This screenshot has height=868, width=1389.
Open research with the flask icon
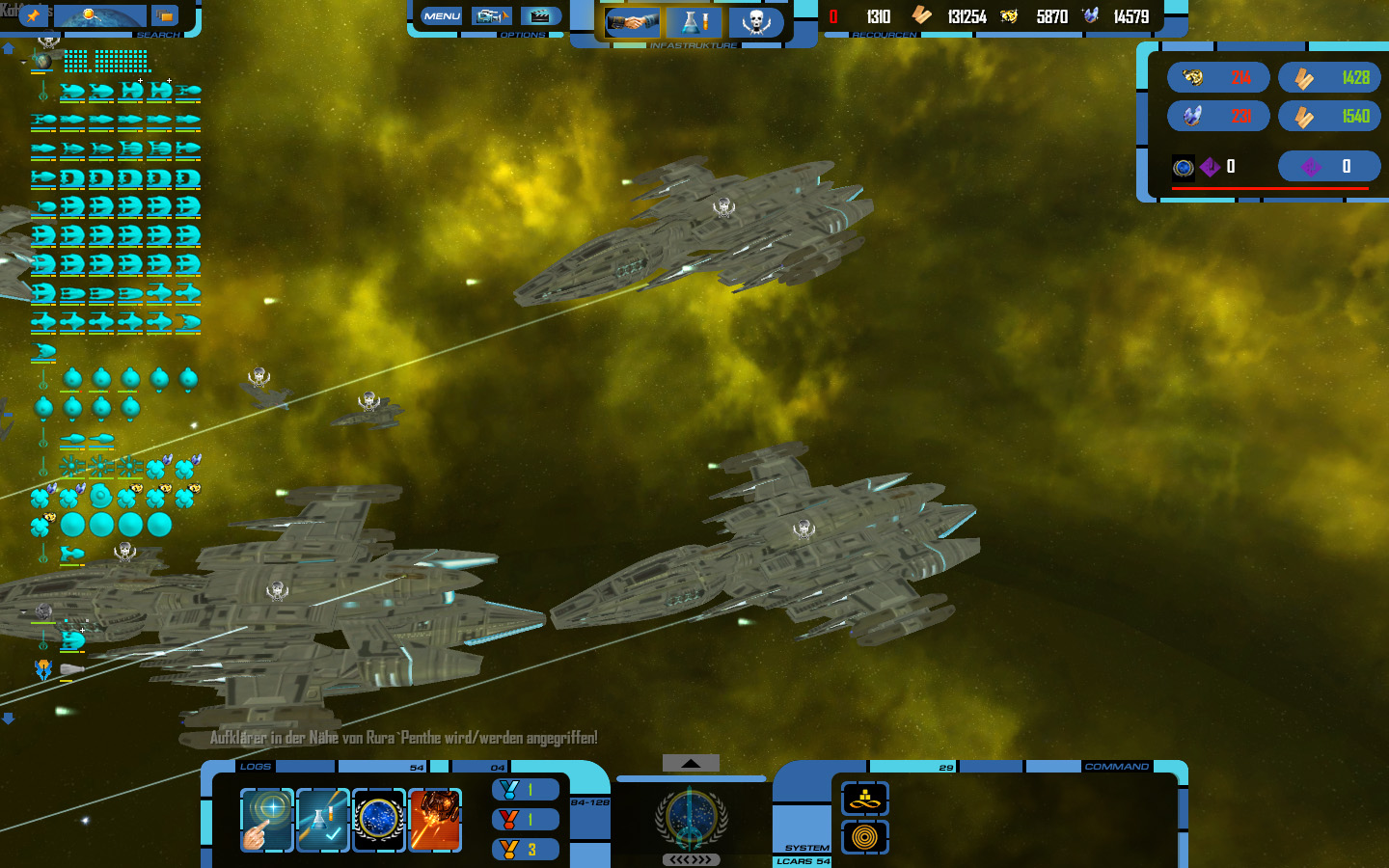[693, 21]
